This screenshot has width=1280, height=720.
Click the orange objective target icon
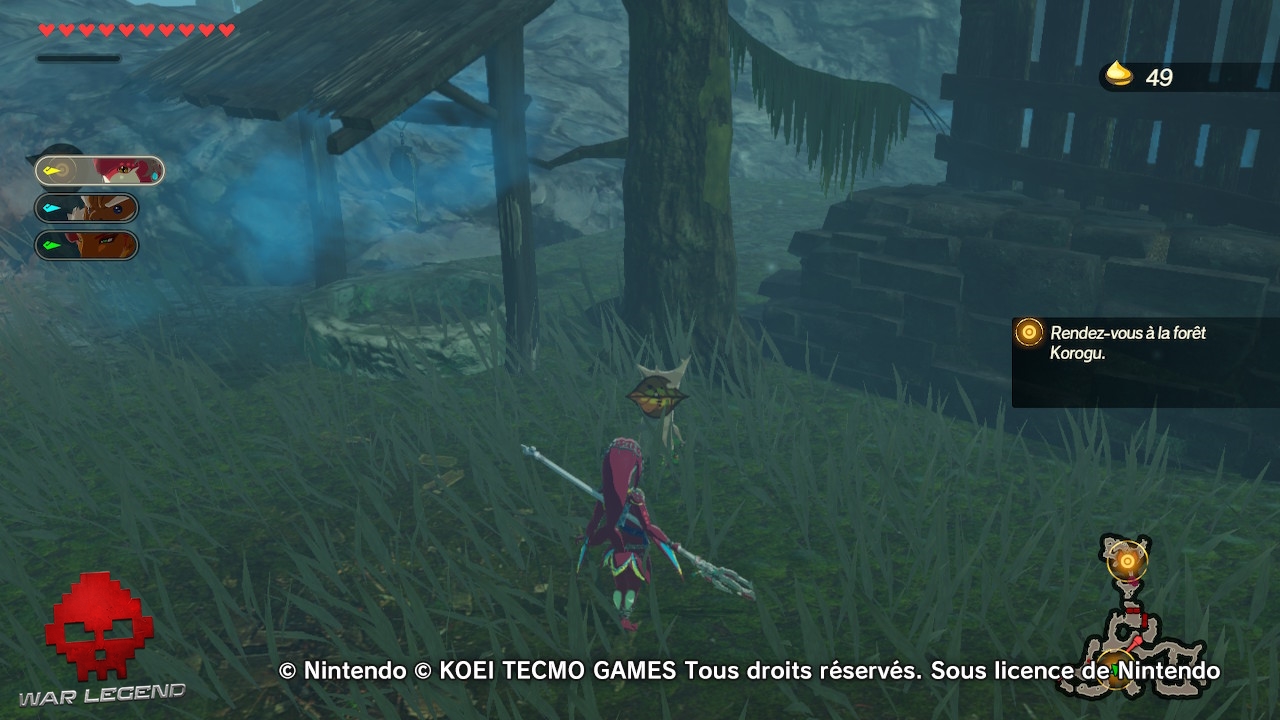tap(1028, 333)
